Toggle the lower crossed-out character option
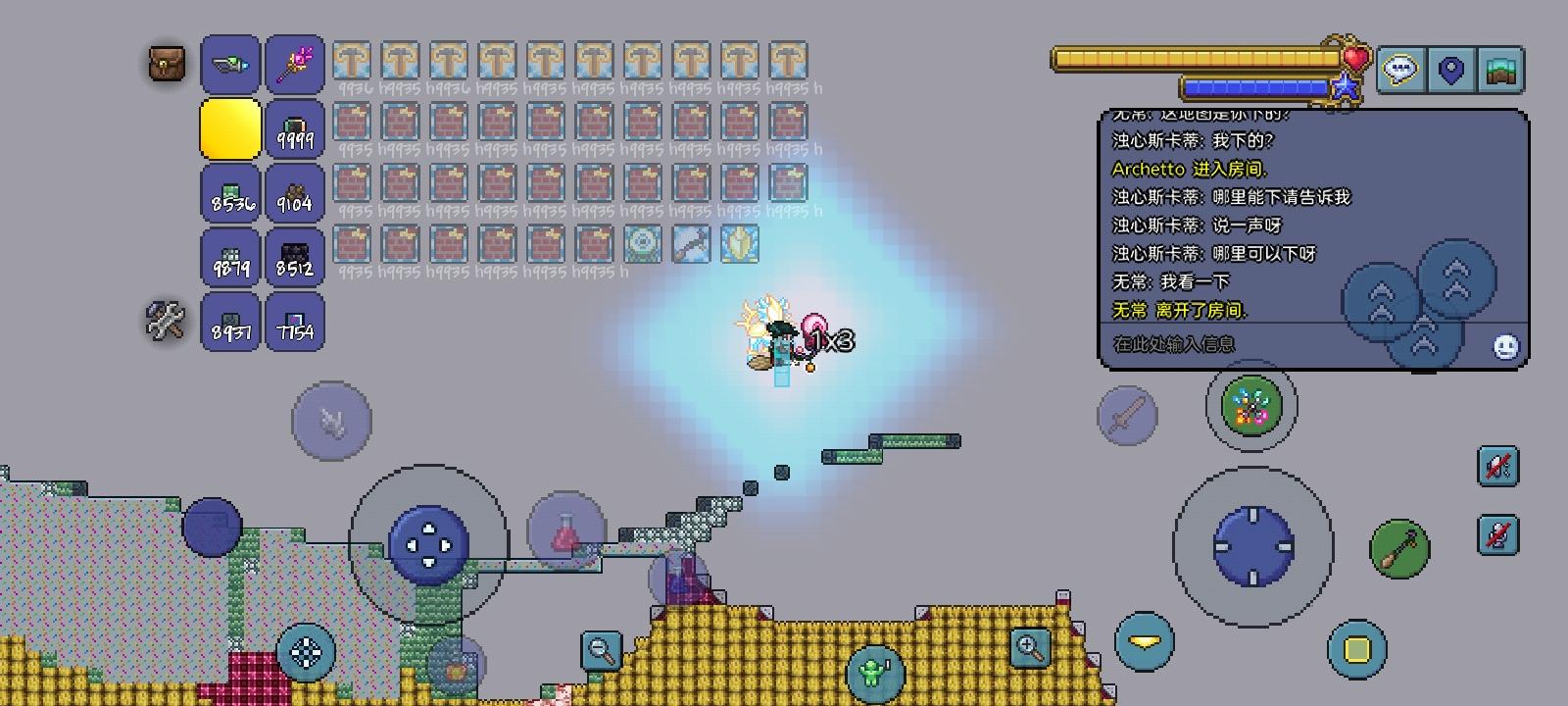The height and width of the screenshot is (706, 1568). pyautogui.click(x=1498, y=535)
